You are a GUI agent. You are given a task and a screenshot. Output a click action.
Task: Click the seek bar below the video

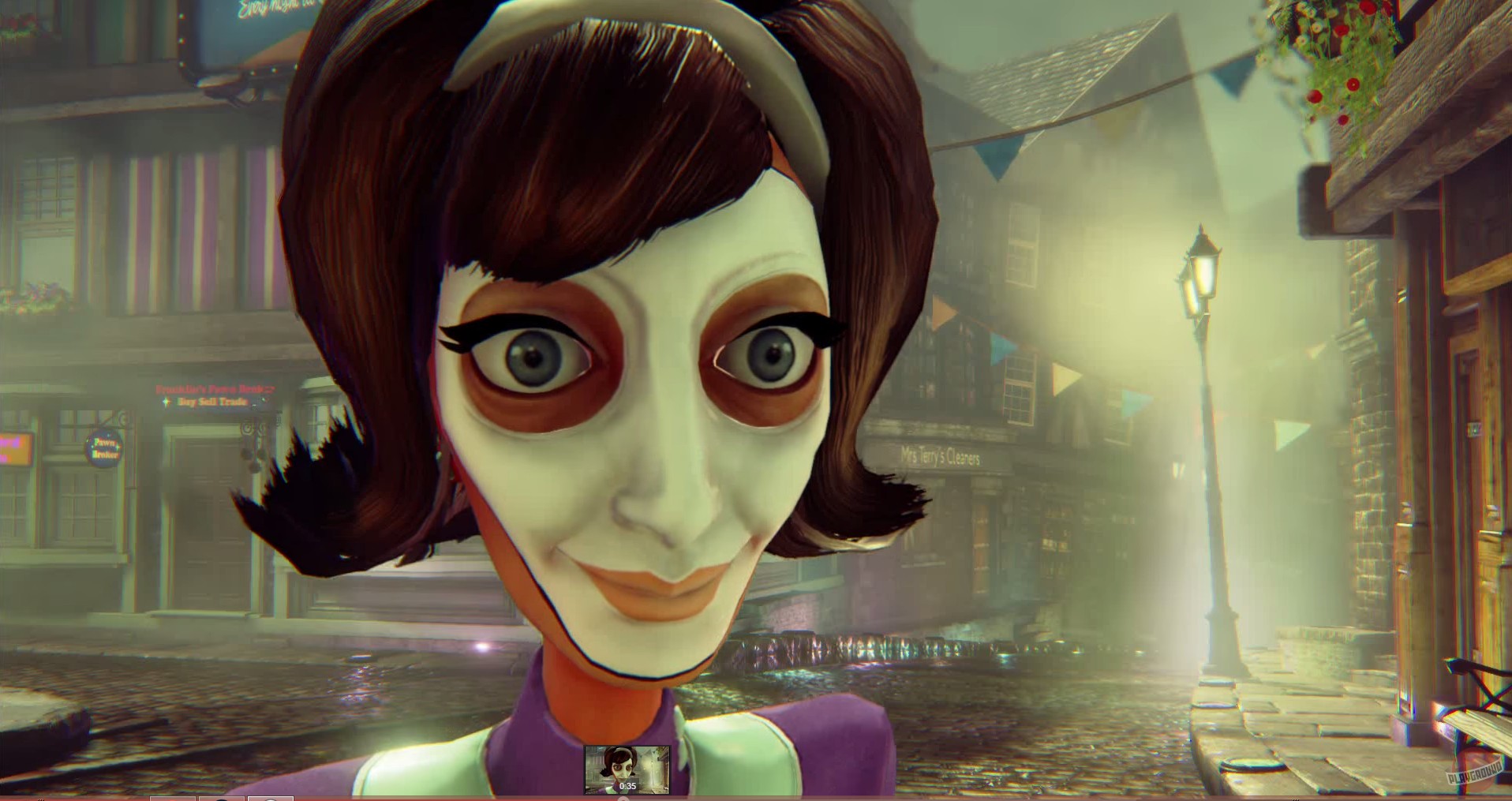(758, 795)
